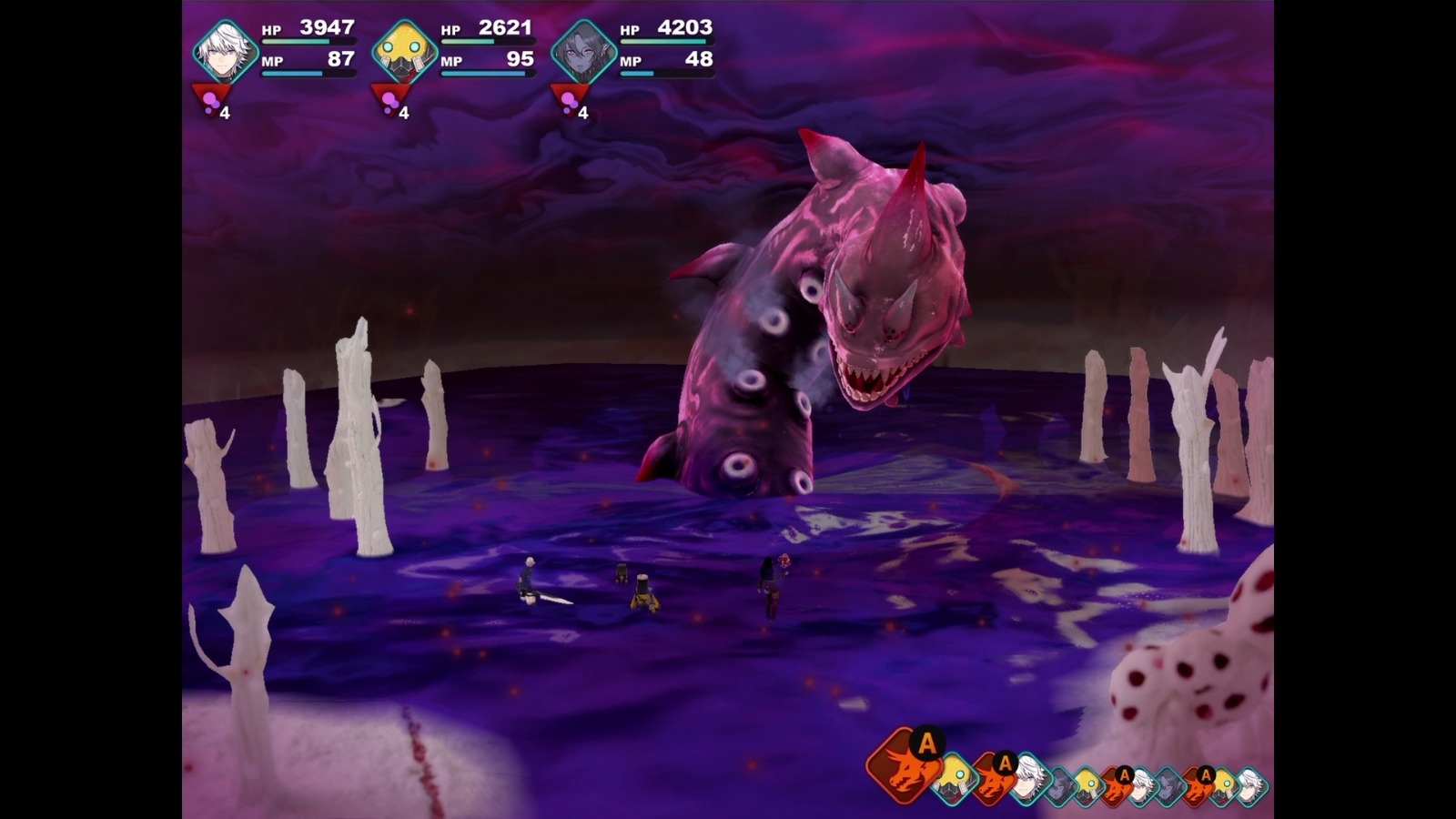Select the last portrait icon at the turn bar's end
Viewport: 1456px width, 819px height.
[1254, 784]
